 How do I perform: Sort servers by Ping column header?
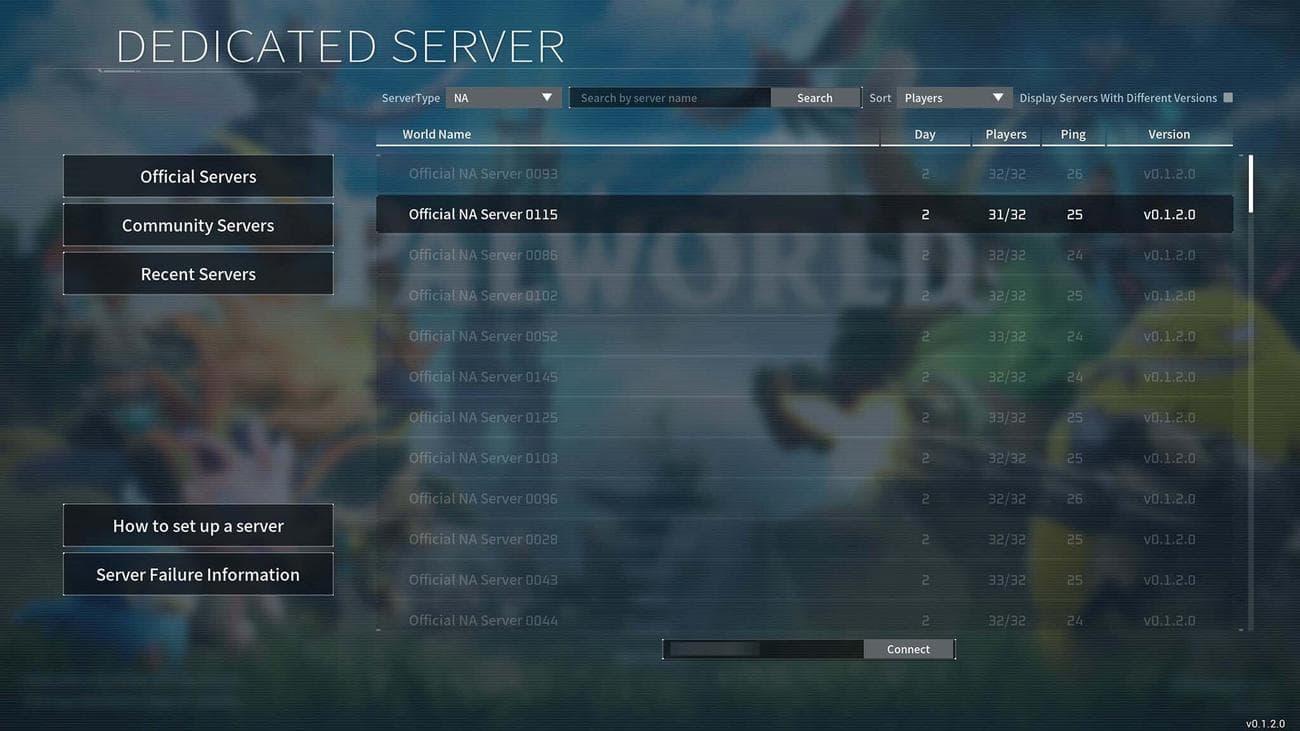click(1073, 133)
